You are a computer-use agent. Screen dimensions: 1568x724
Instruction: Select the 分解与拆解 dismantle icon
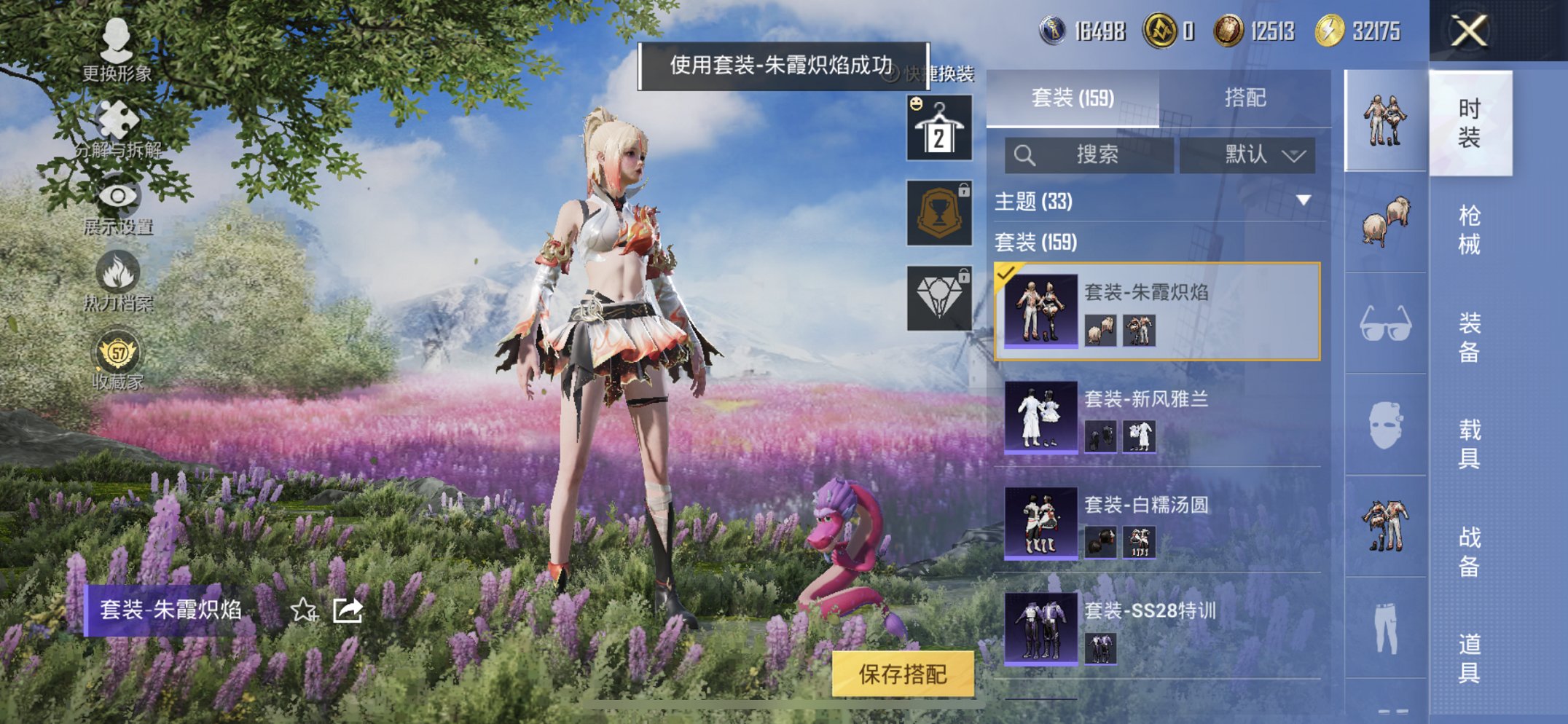pyautogui.click(x=119, y=120)
